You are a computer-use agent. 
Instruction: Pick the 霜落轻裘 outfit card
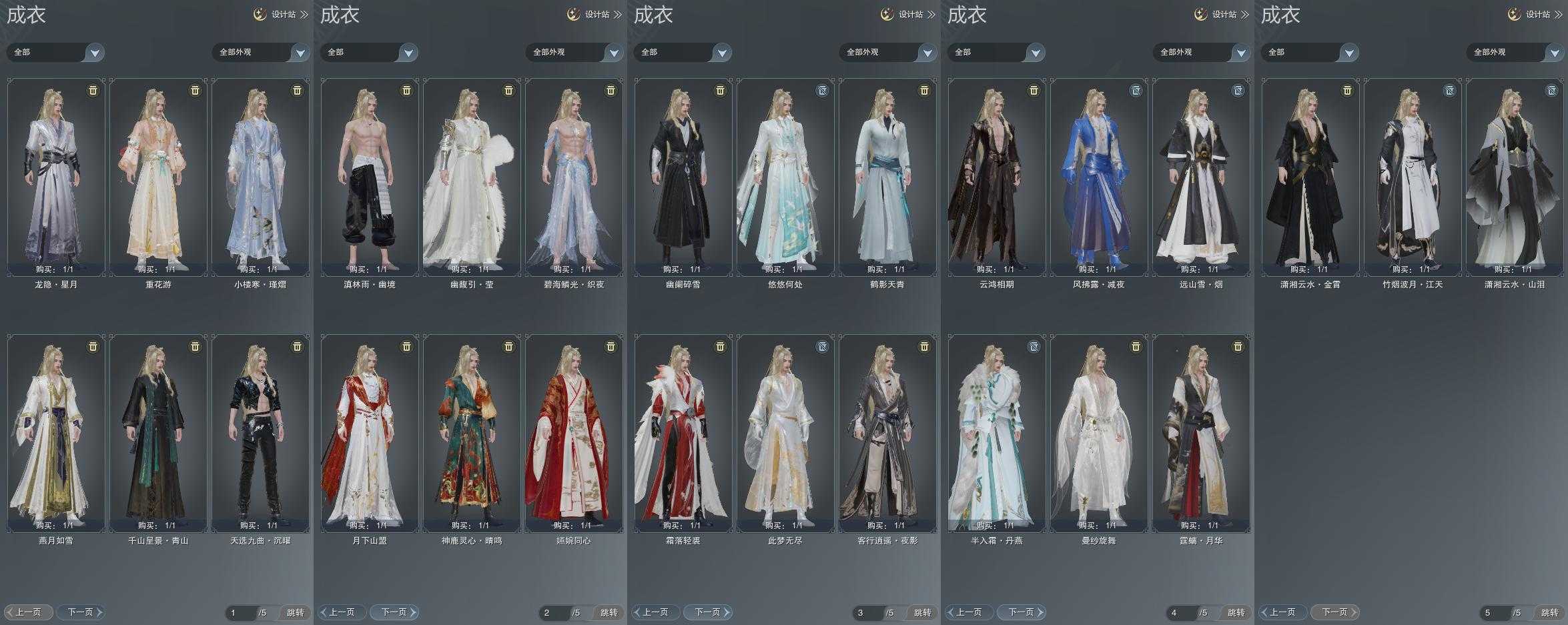[x=683, y=434]
